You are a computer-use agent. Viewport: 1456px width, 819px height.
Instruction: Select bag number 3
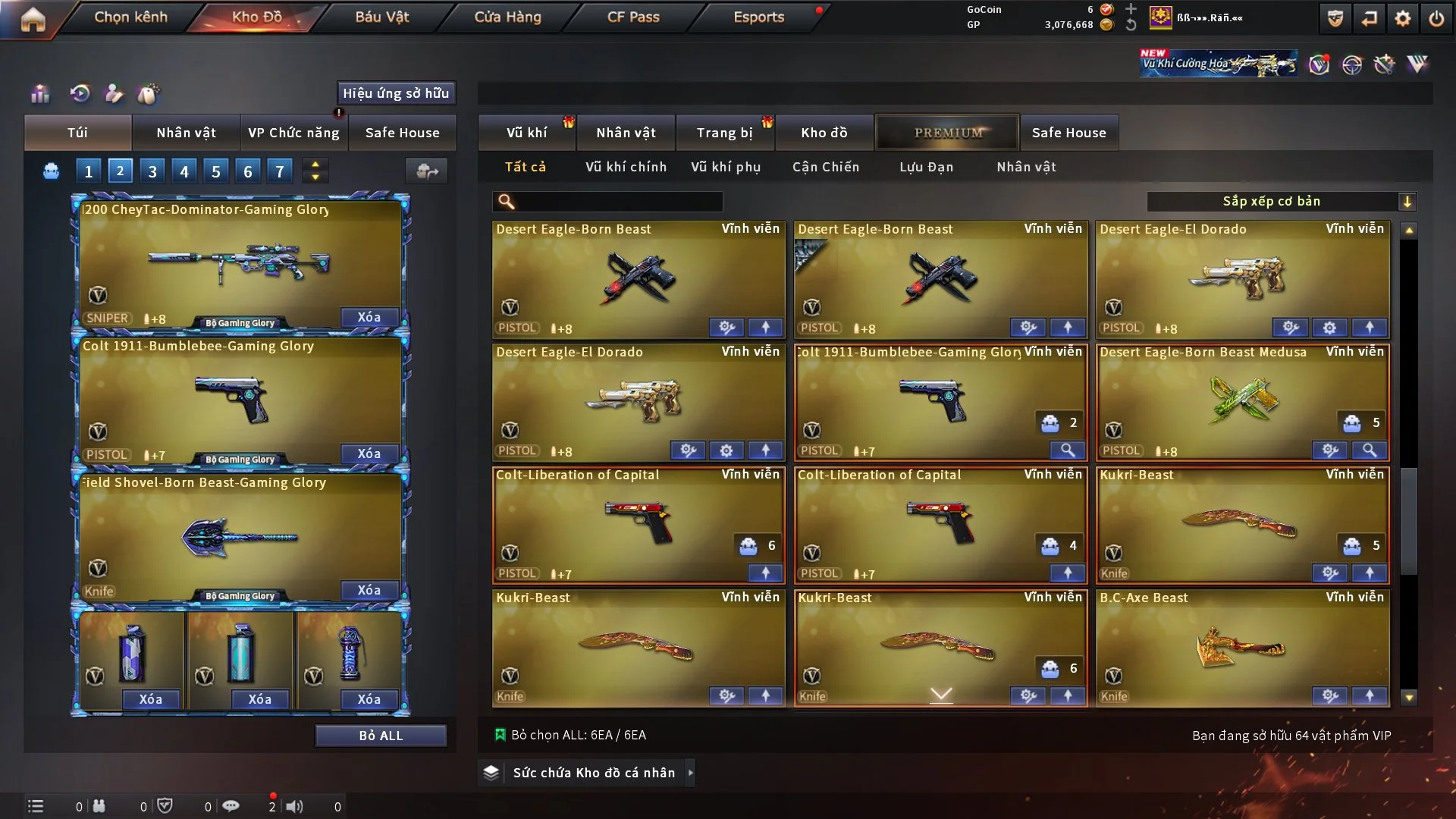point(152,171)
